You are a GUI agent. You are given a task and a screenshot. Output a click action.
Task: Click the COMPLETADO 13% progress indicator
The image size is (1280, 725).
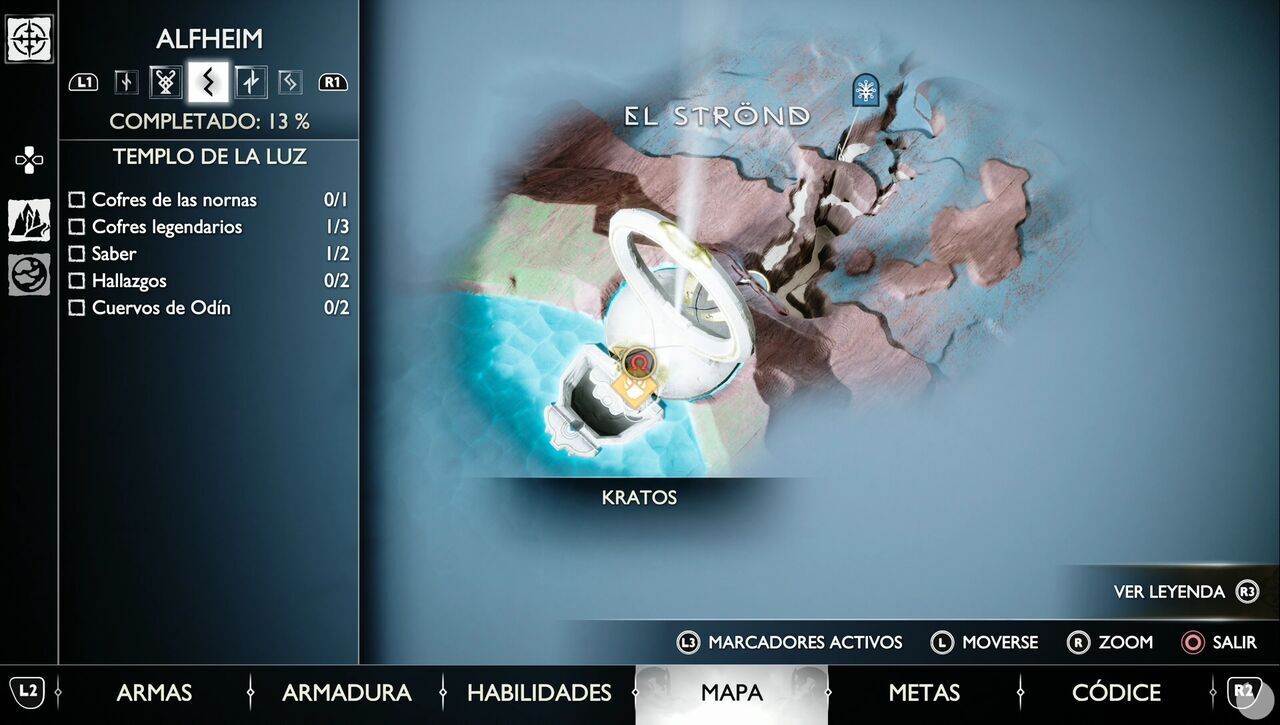[210, 119]
